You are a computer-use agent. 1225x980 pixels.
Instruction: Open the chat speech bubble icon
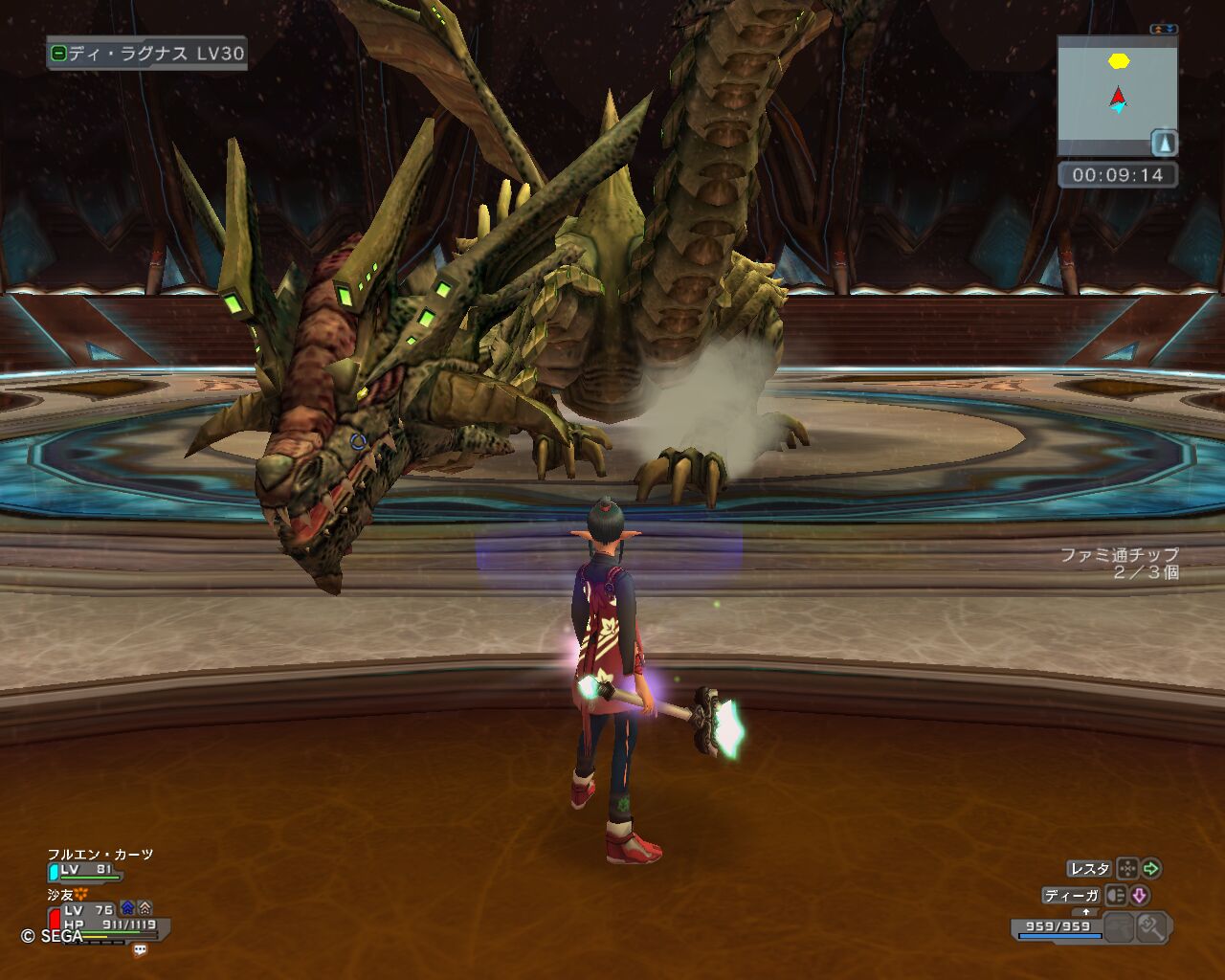click(141, 950)
